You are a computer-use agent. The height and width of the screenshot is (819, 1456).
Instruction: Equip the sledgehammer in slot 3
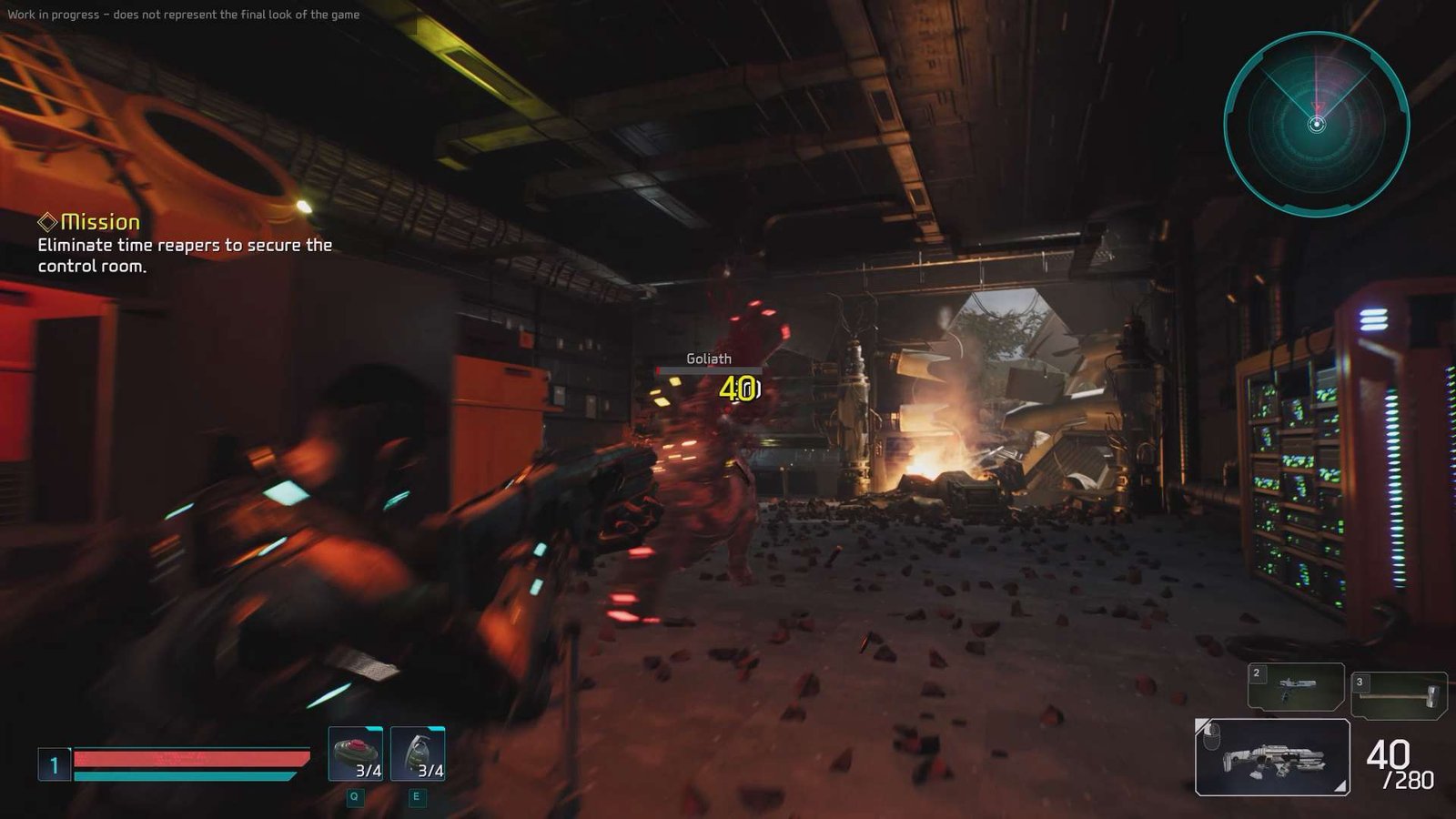tap(1399, 695)
